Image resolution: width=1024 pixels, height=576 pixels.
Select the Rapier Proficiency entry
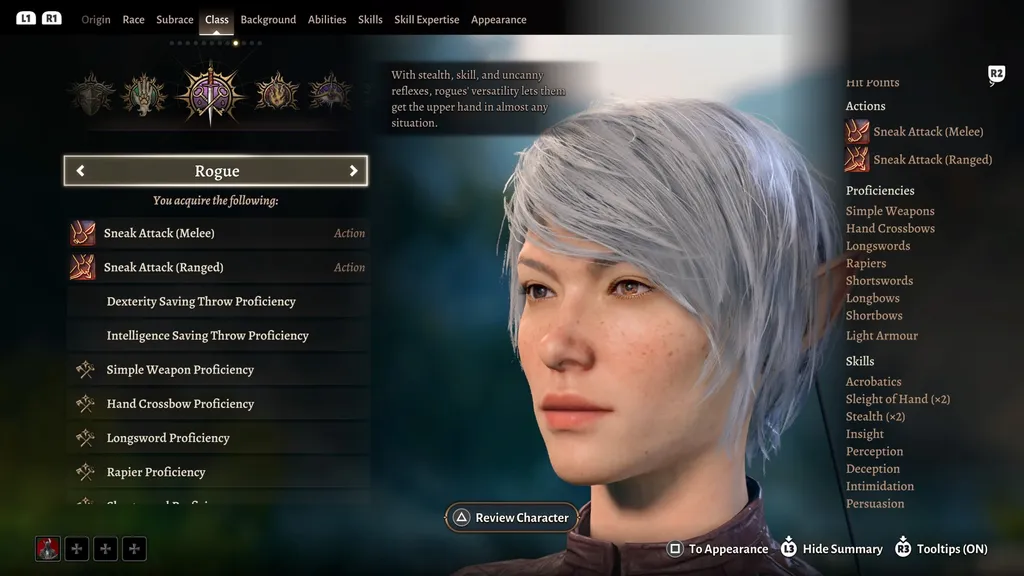click(218, 472)
